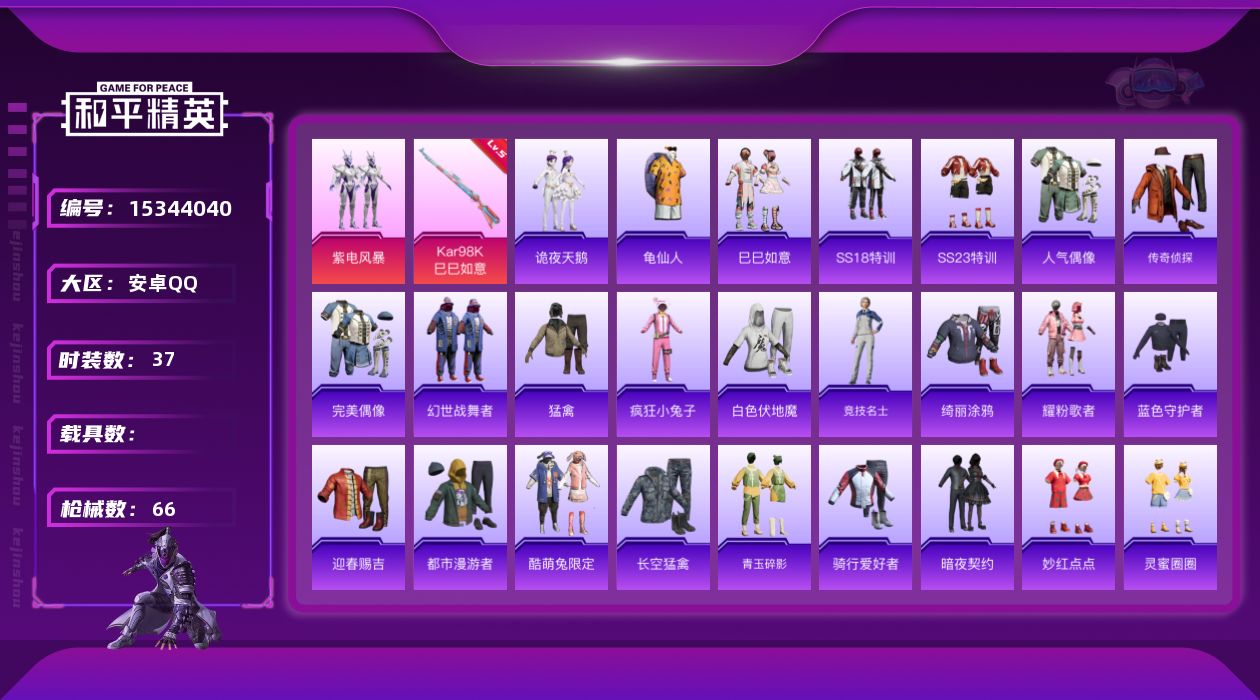Choose the 迎春赐吉 red jacket outfit
Image resolution: width=1260 pixels, height=700 pixels.
358,517
